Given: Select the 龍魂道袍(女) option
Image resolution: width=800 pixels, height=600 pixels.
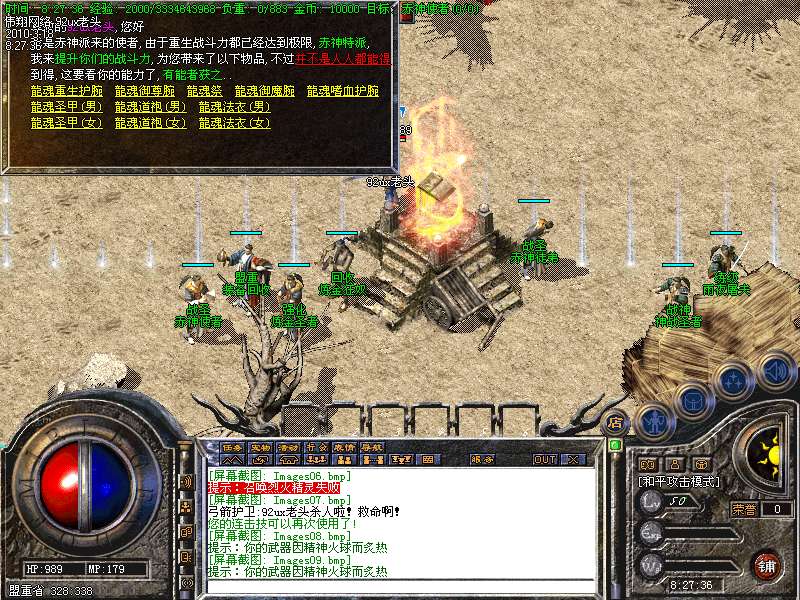Looking at the screenshot, I should (150, 123).
